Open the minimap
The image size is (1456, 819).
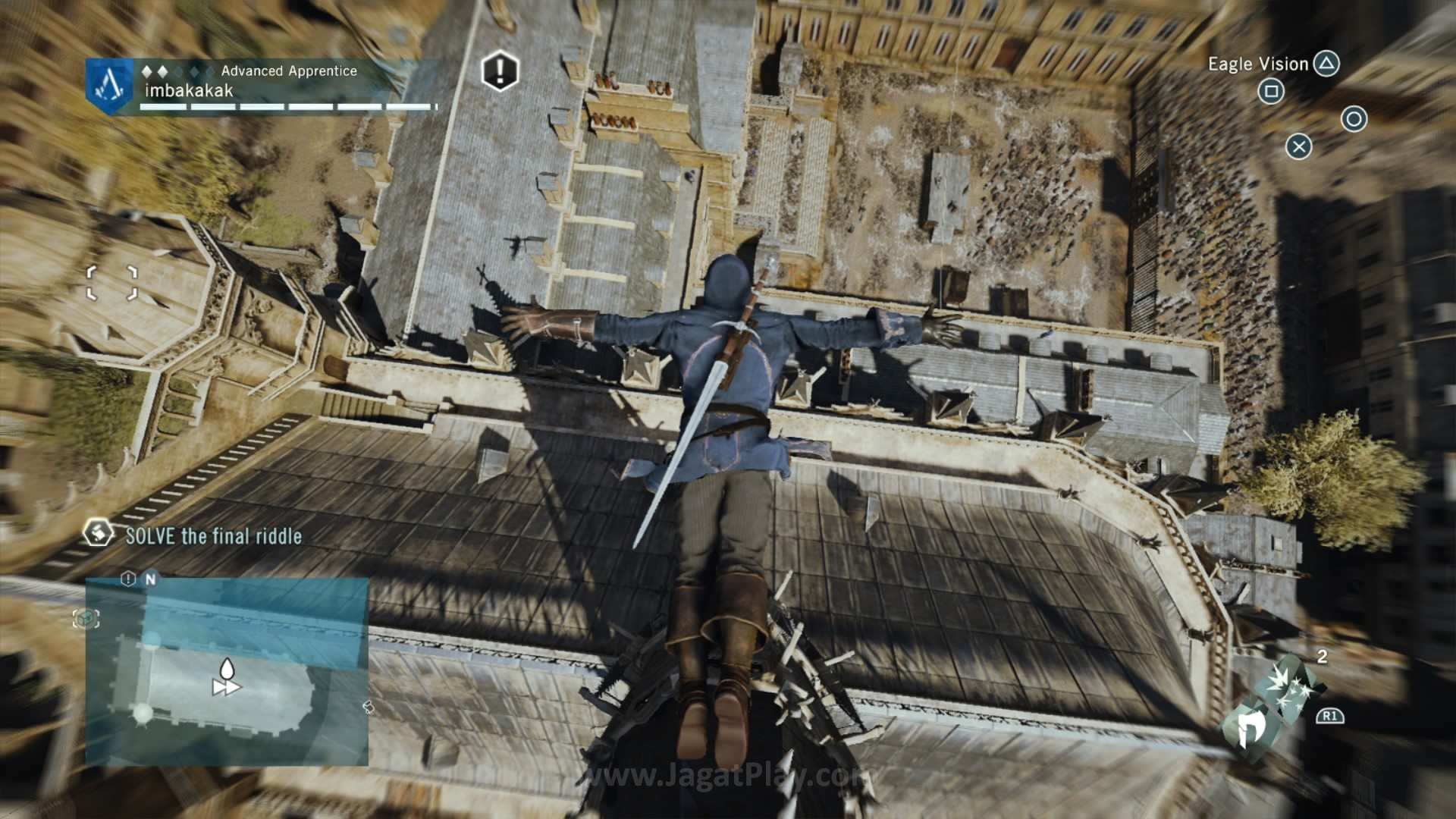227,672
